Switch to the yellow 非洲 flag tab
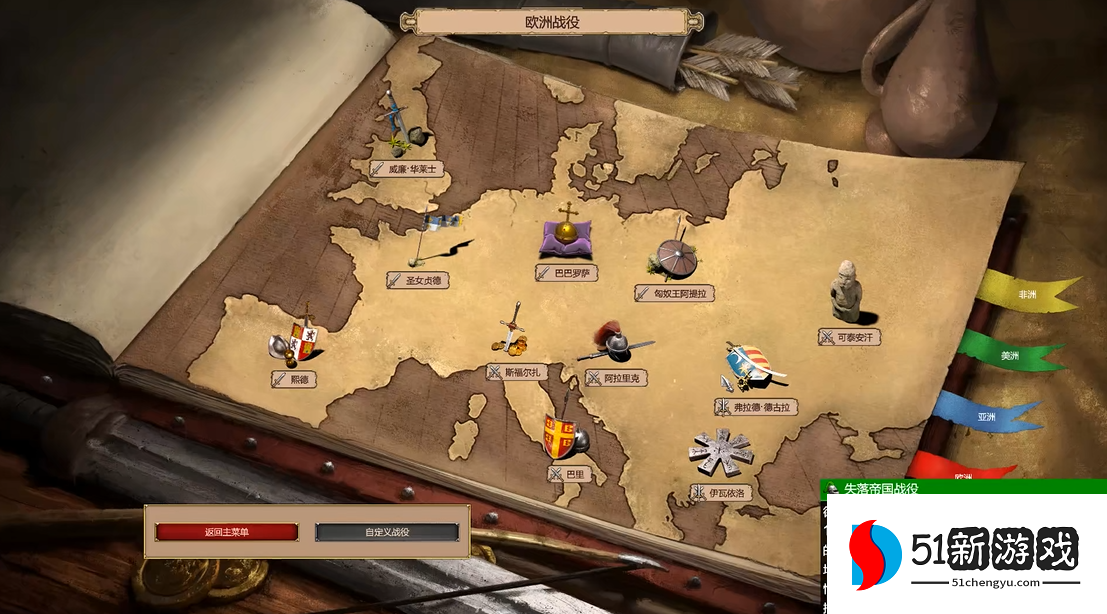Viewport: 1107px width, 614px height. (1024, 294)
